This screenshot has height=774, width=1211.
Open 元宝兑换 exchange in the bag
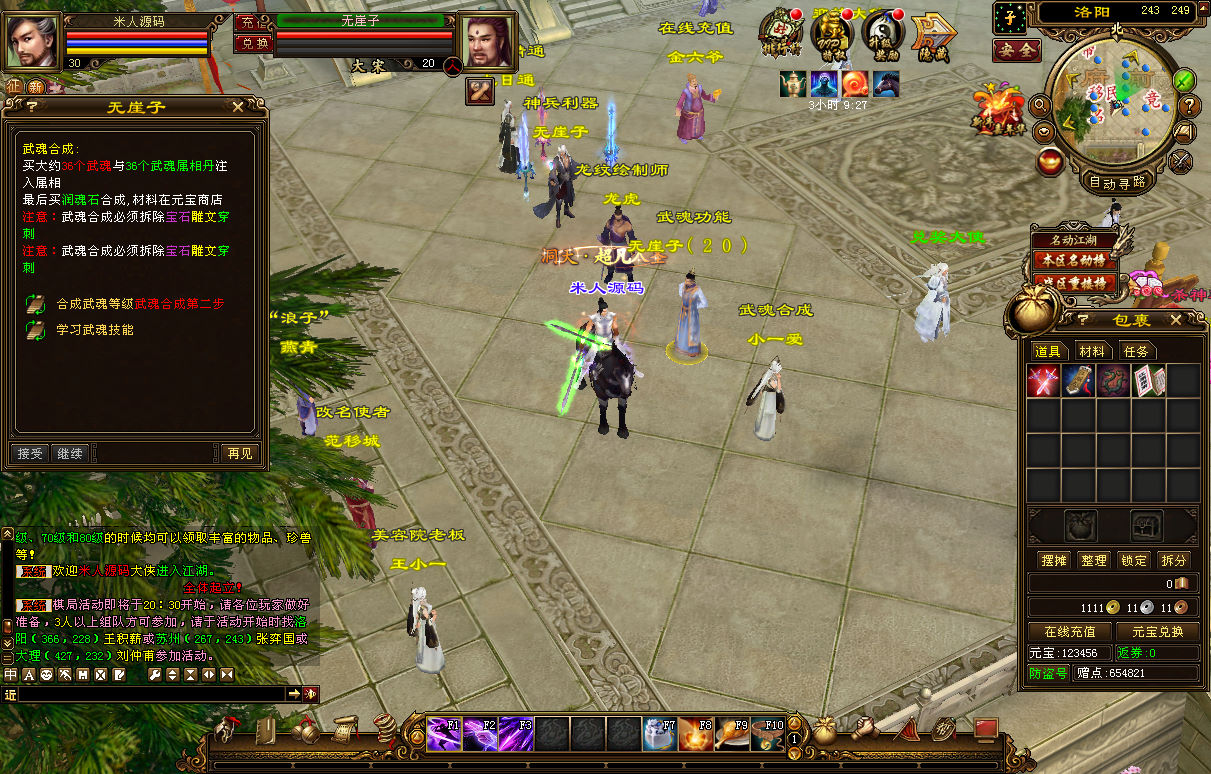pos(1157,631)
